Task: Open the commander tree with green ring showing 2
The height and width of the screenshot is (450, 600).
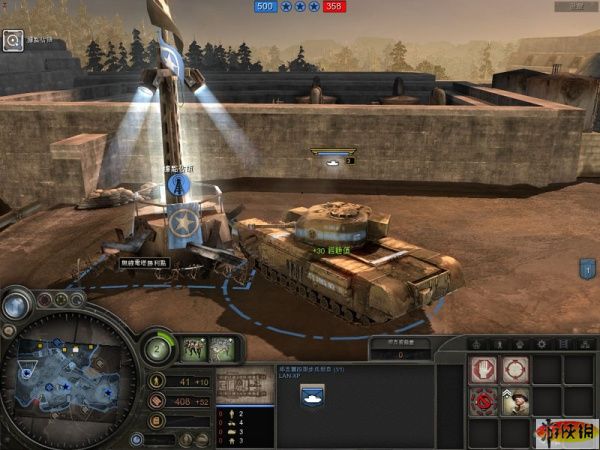Action: click(x=158, y=349)
